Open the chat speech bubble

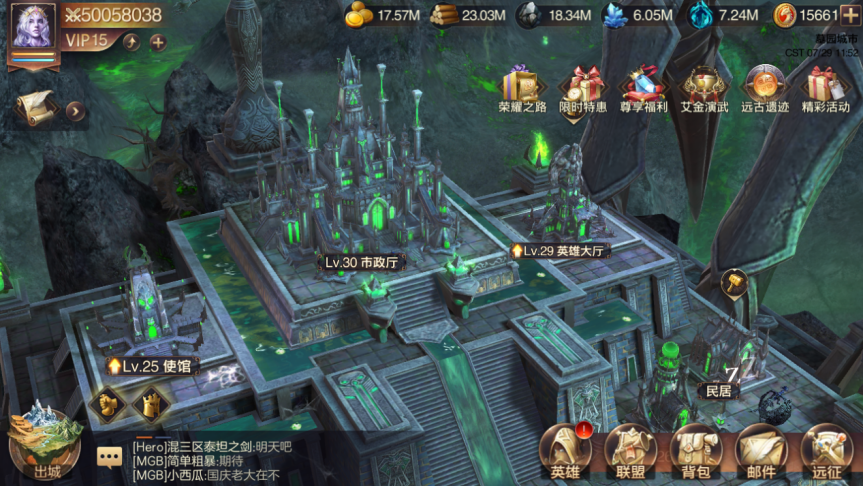coord(110,457)
